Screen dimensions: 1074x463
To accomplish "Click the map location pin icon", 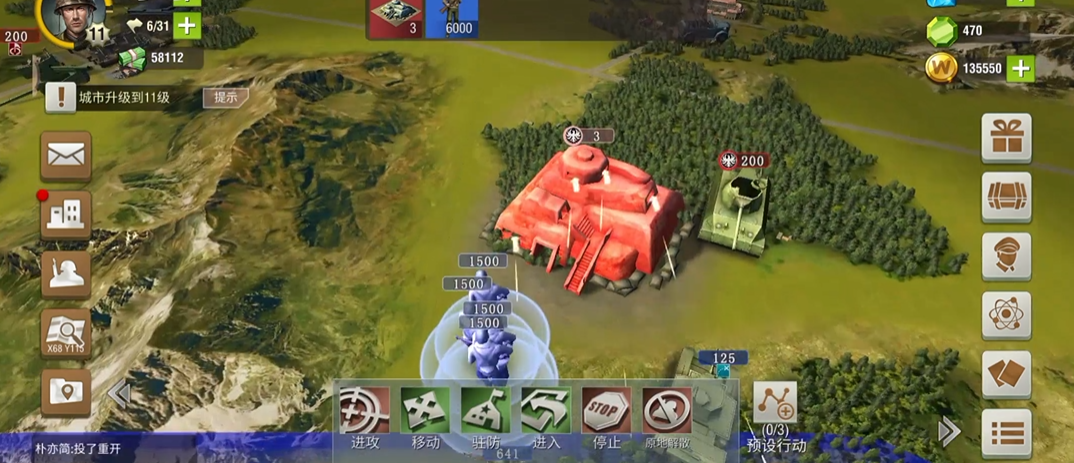I will [x=66, y=393].
